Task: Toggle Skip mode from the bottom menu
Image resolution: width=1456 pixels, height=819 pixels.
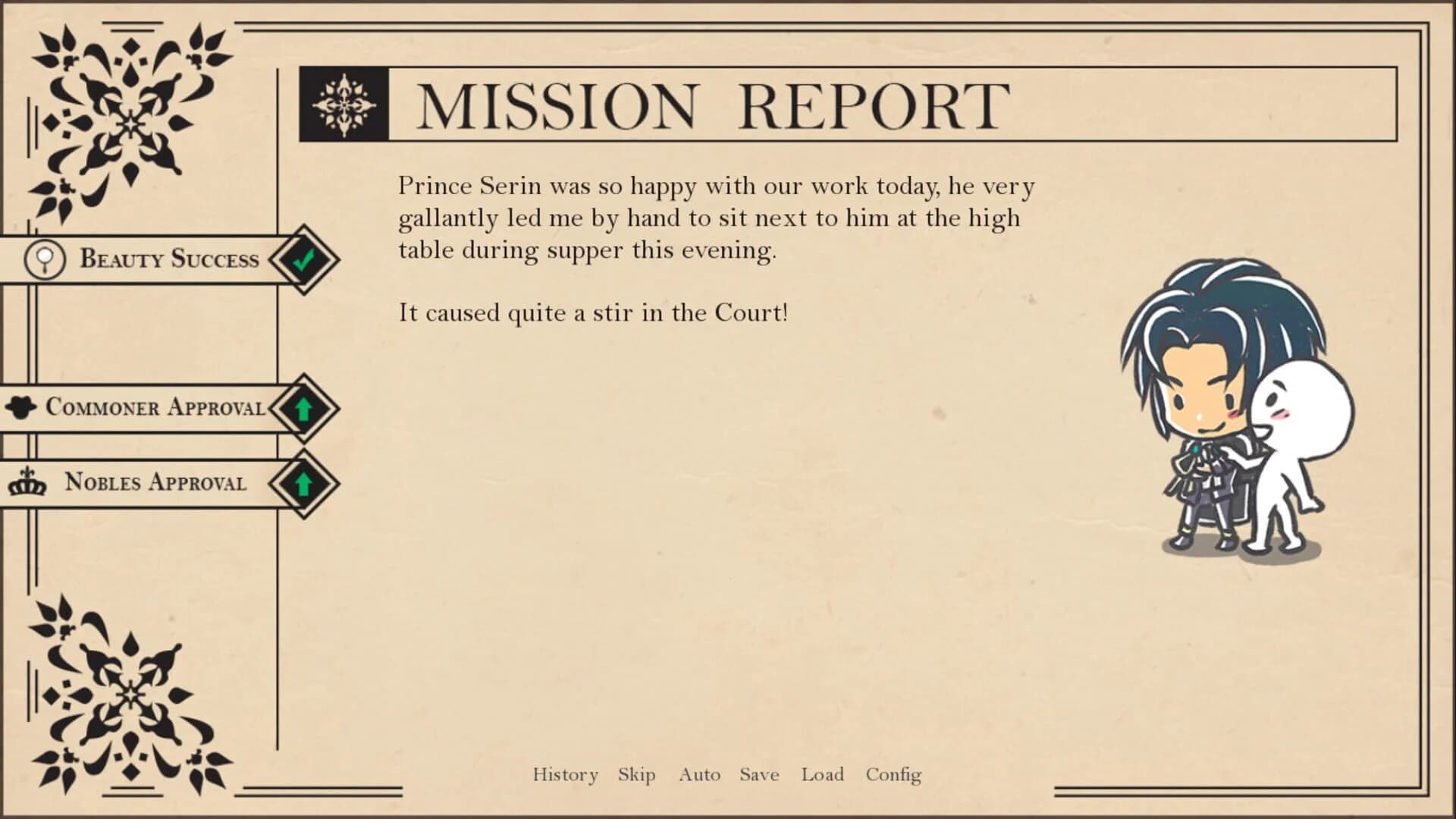Action: (x=635, y=774)
